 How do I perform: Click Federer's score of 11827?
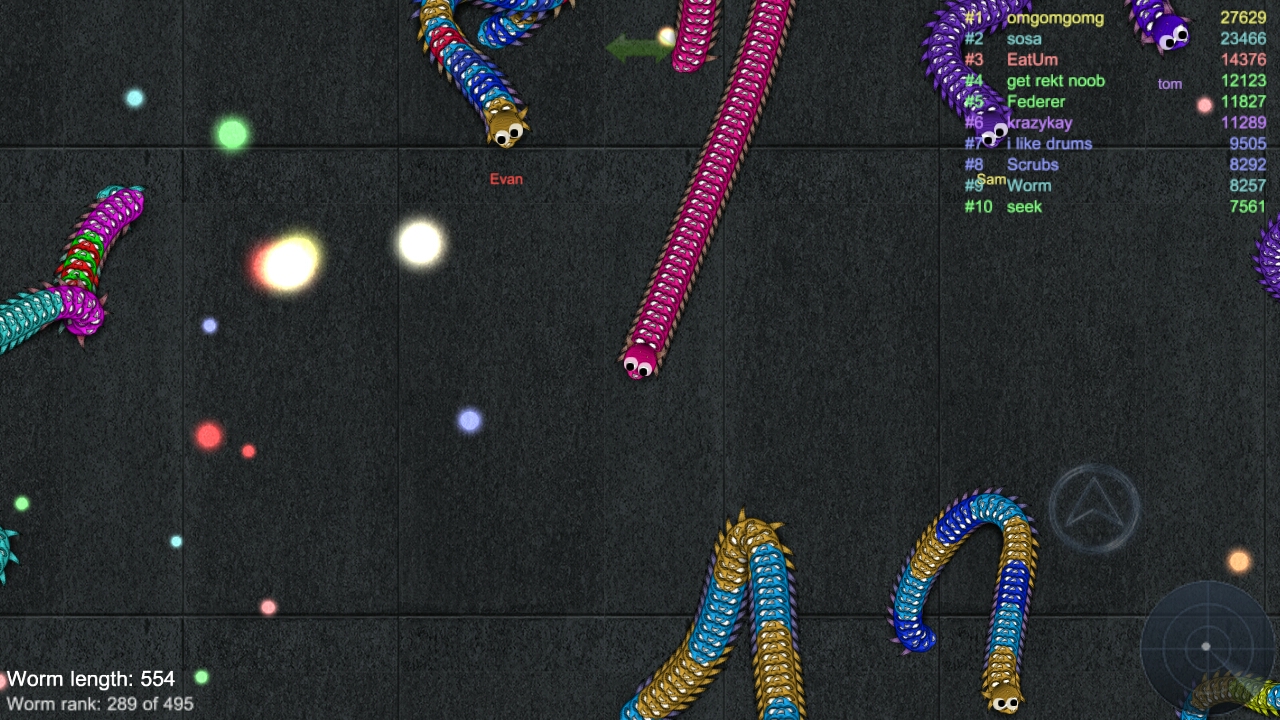1244,101
